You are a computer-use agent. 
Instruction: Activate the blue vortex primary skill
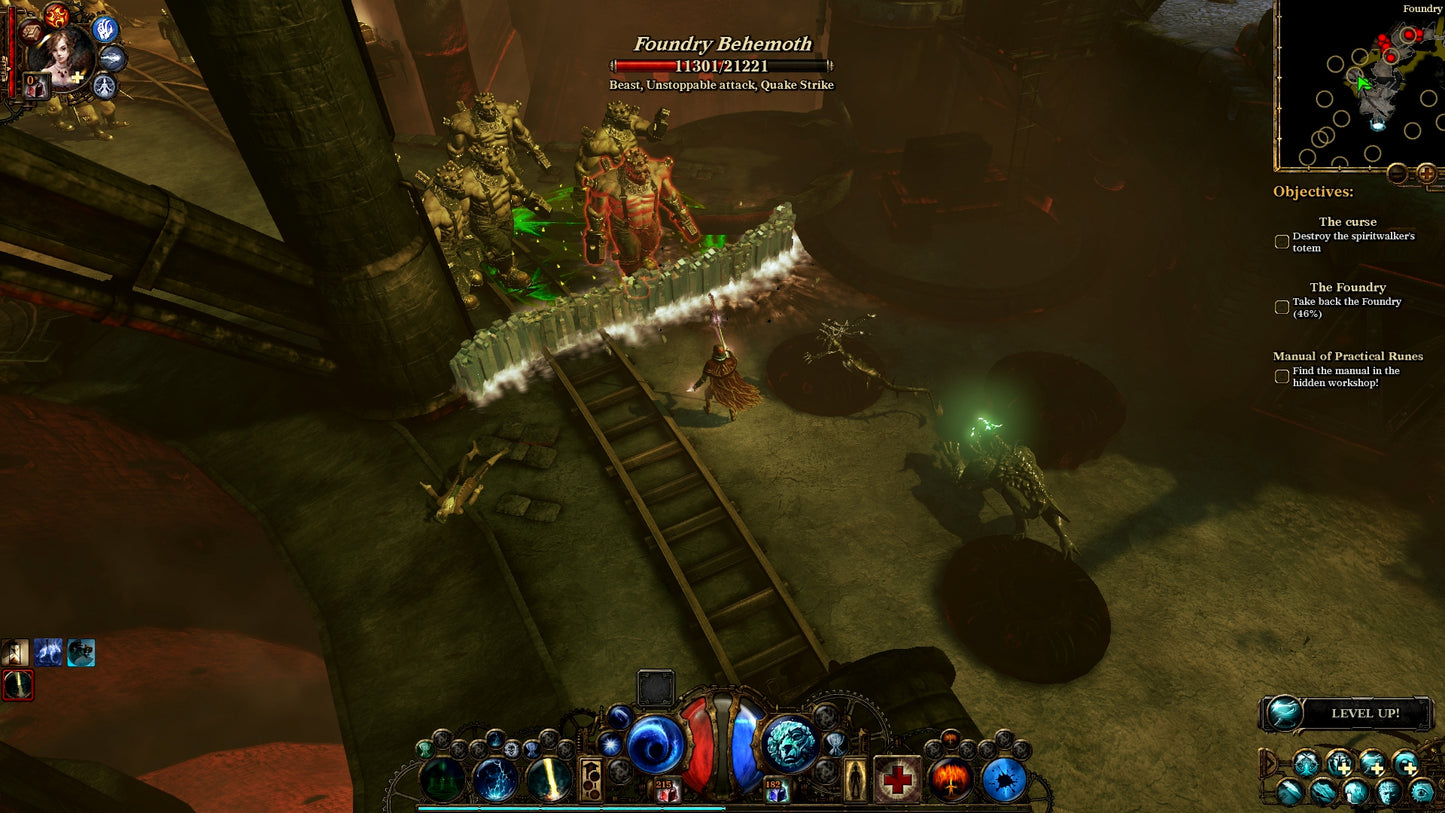click(x=655, y=745)
